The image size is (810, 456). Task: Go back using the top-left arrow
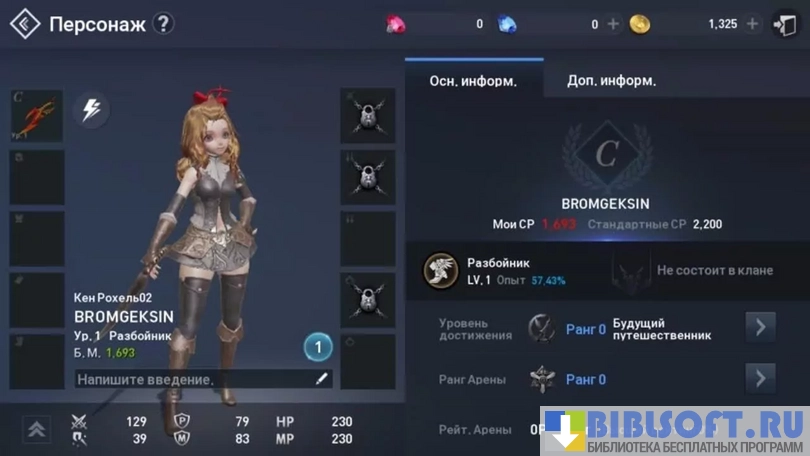pos(25,23)
